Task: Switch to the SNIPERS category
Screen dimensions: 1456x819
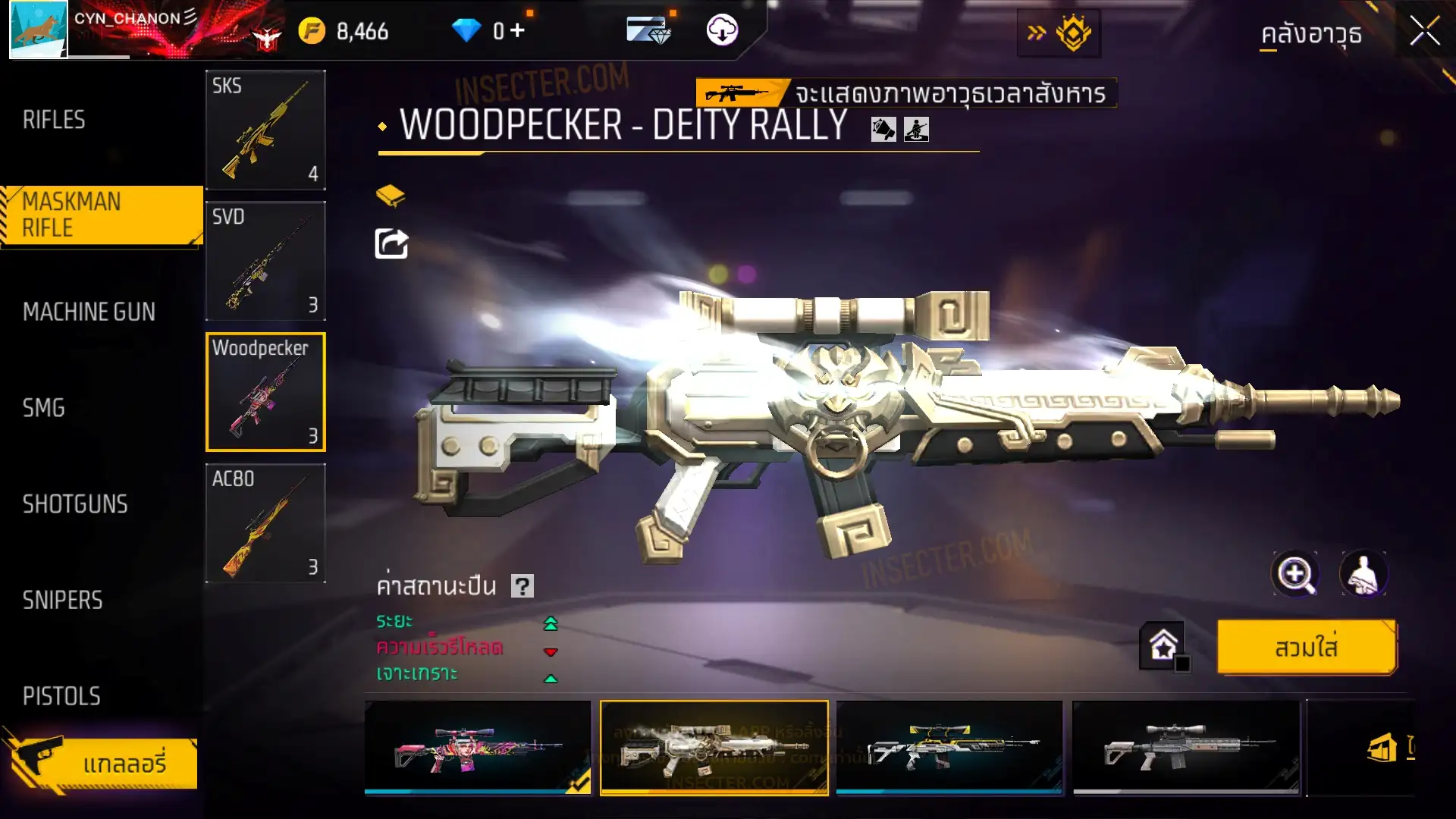Action: 62,601
